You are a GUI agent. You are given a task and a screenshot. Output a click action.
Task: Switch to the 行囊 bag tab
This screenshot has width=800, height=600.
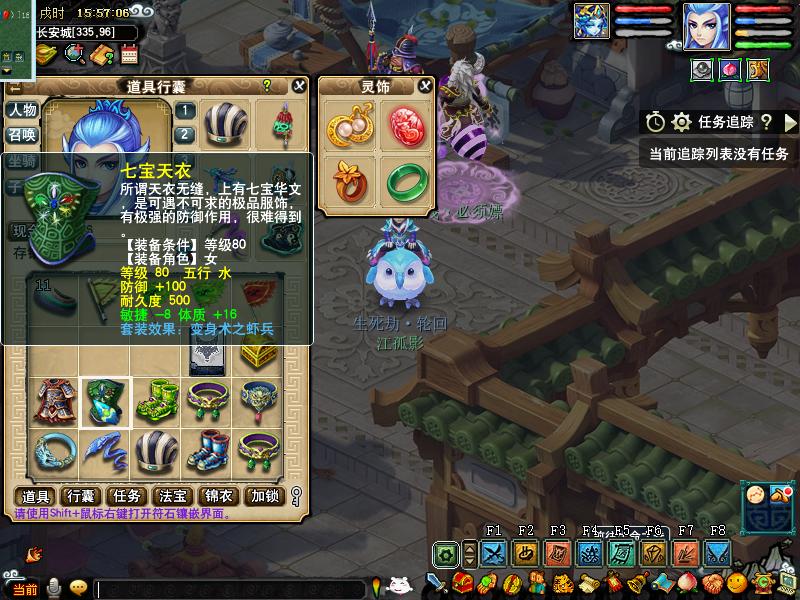[x=81, y=496]
